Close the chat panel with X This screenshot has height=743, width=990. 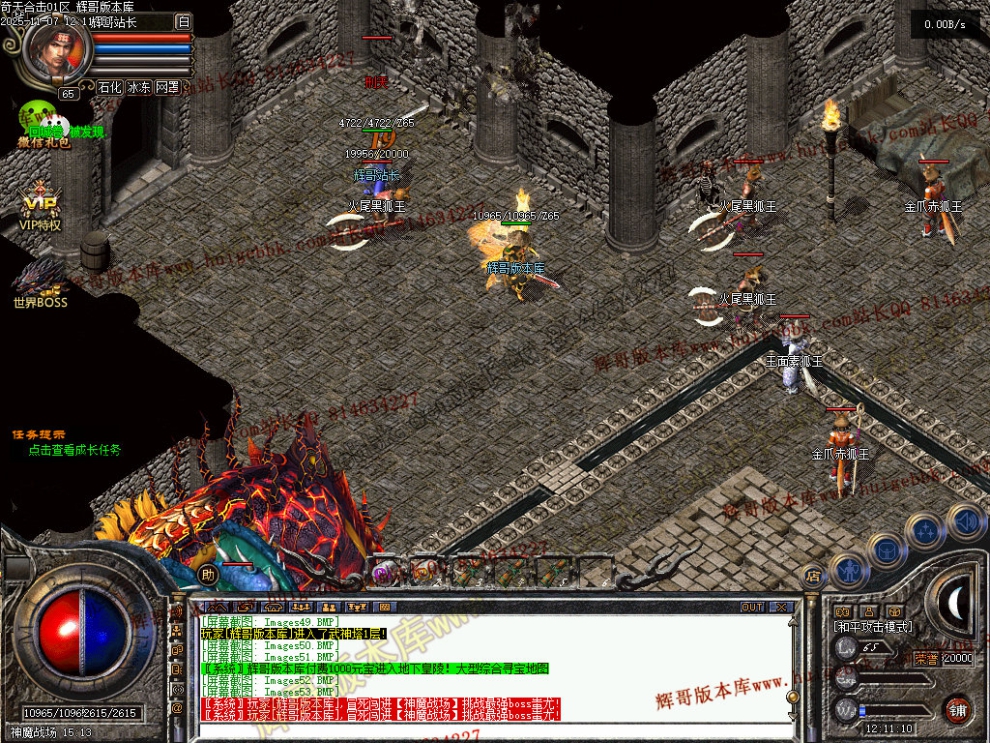coord(781,607)
